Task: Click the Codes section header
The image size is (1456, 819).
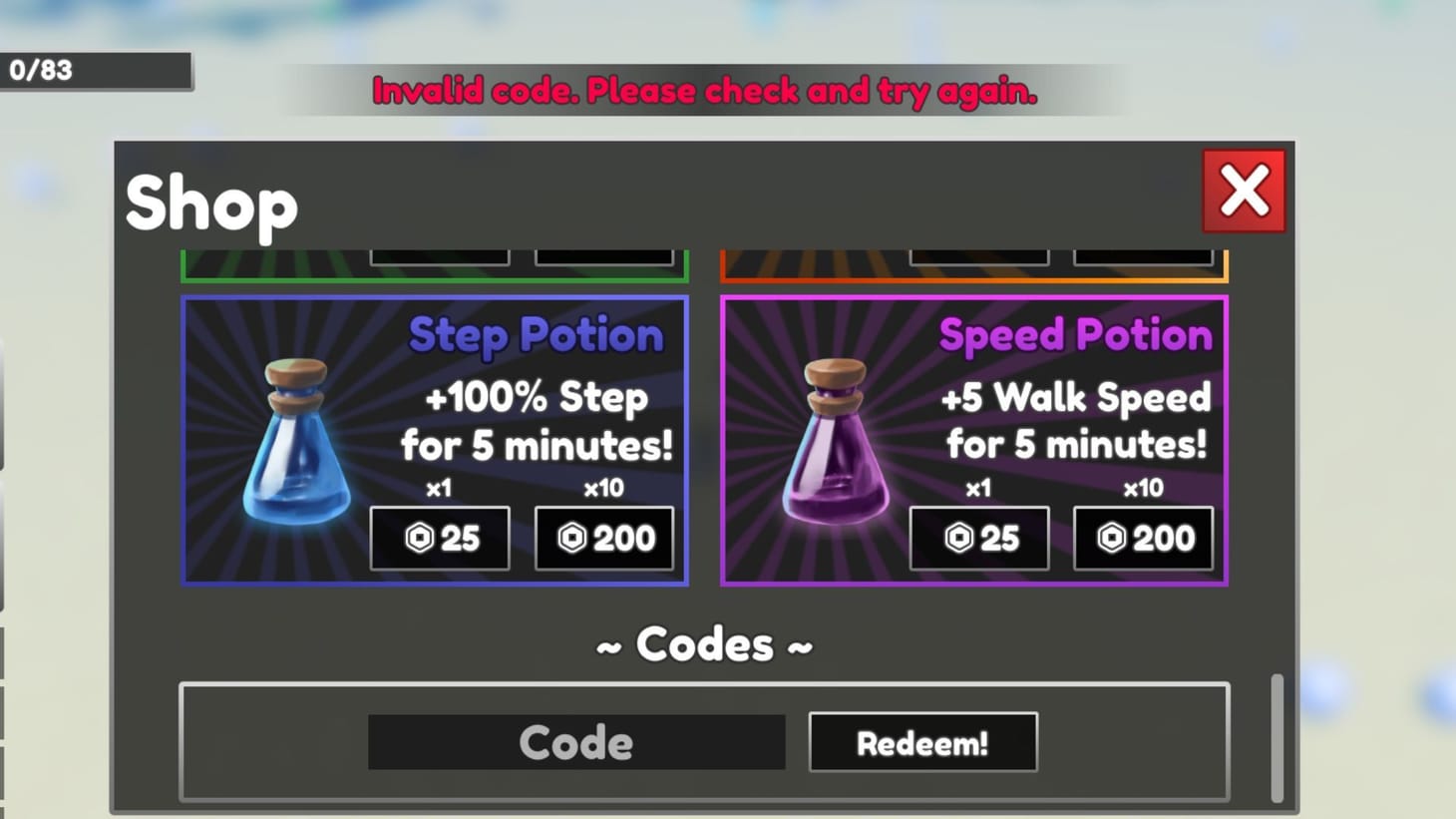Action: point(704,644)
